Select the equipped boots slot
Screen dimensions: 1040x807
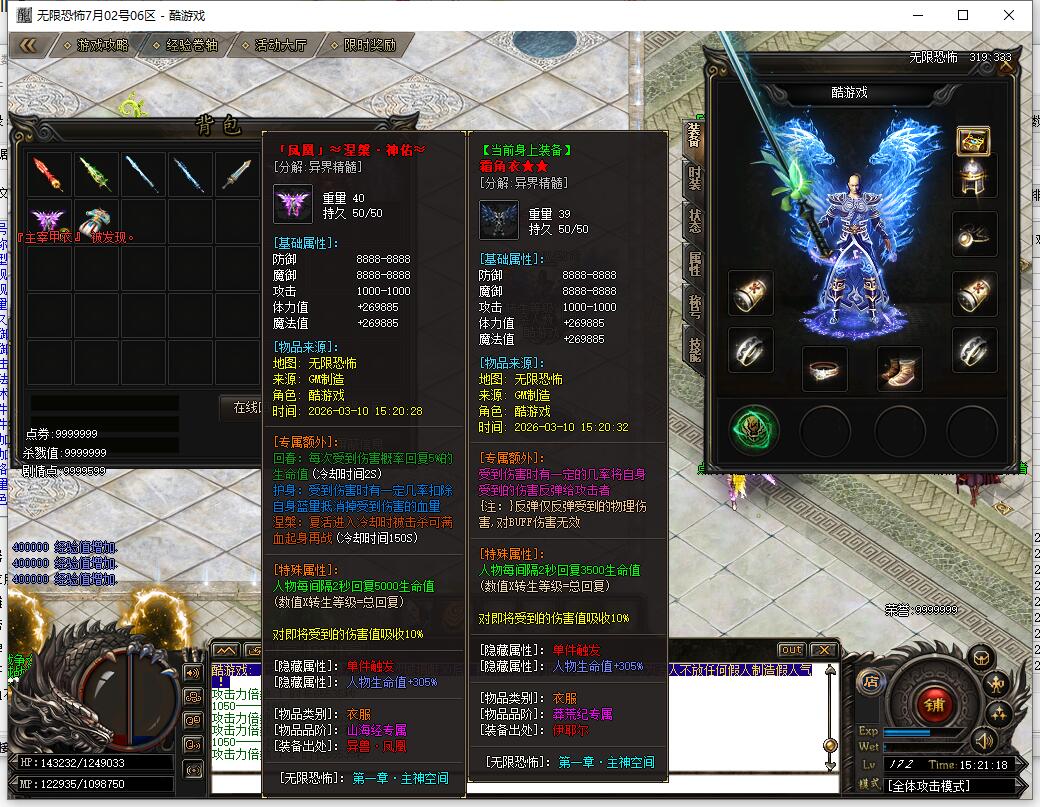click(x=898, y=370)
